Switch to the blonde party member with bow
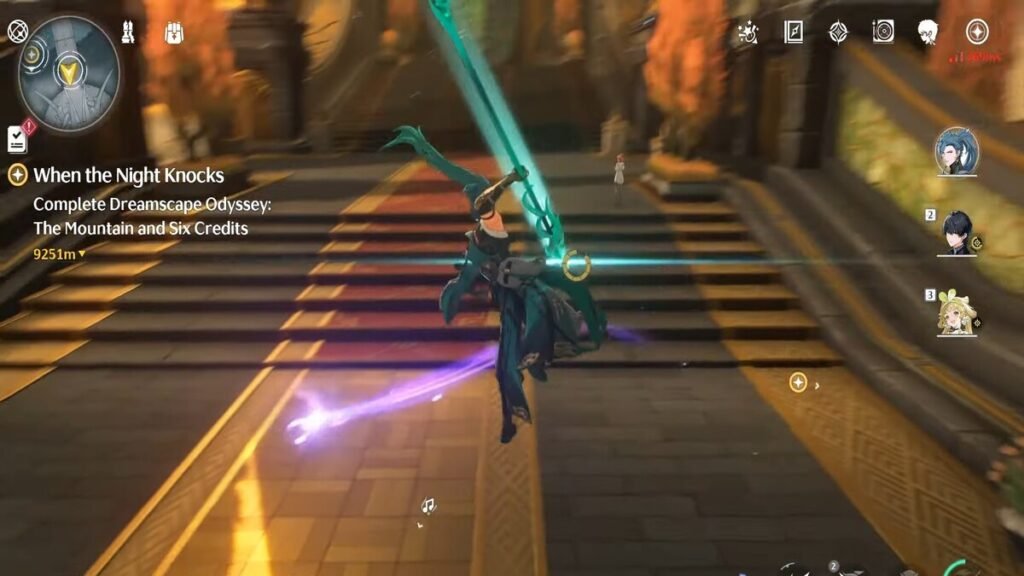This screenshot has height=576, width=1024. tap(957, 313)
